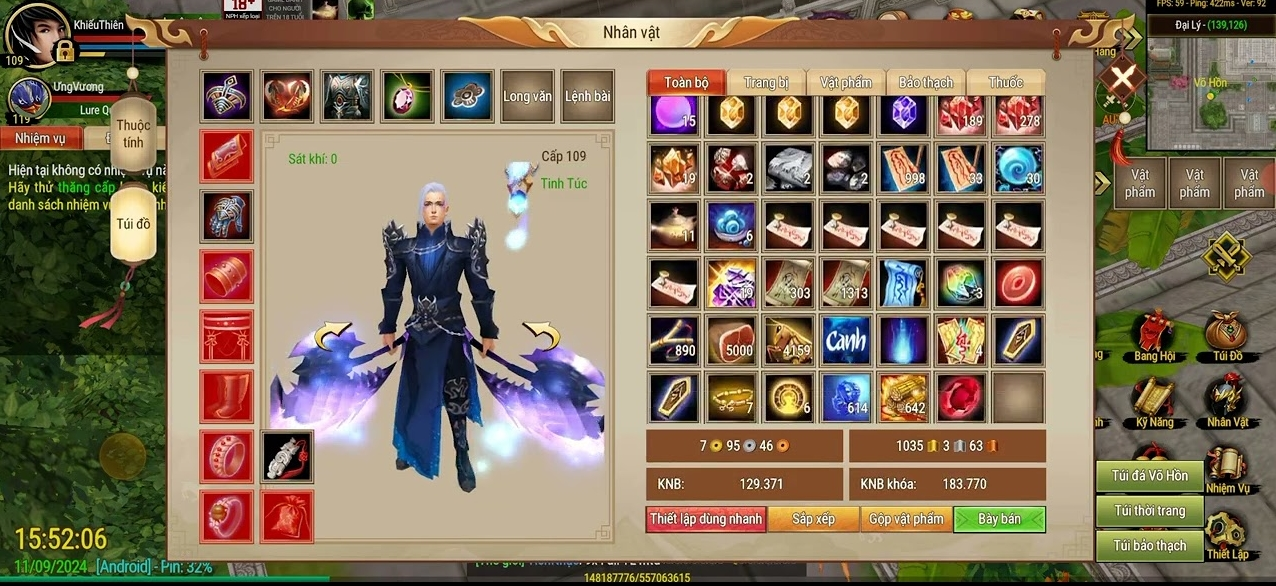Switch to the Toàn bộ tab

(x=686, y=82)
